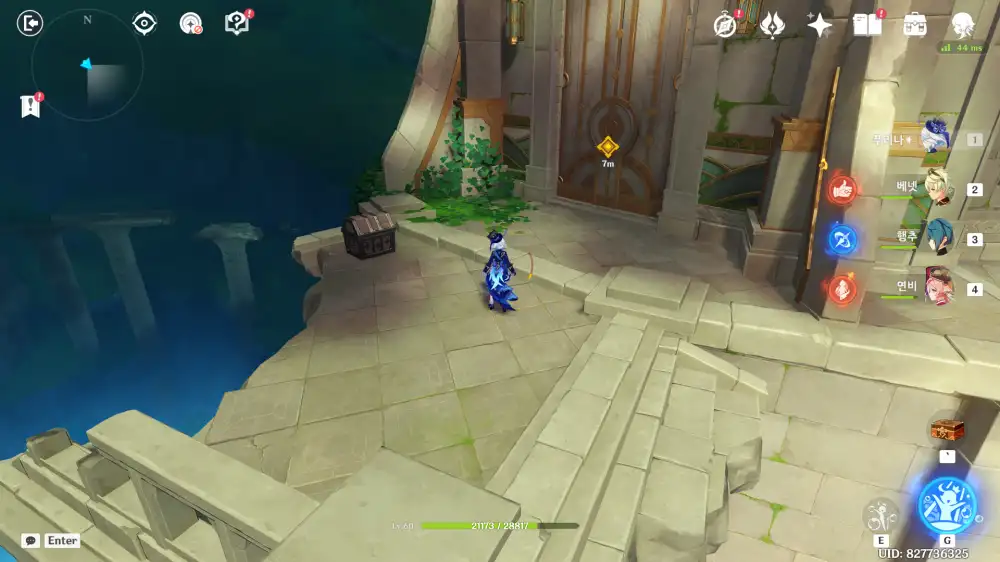Viewport: 1000px width, 562px height.
Task: Switch to party member 베넷
Action: (x=938, y=188)
